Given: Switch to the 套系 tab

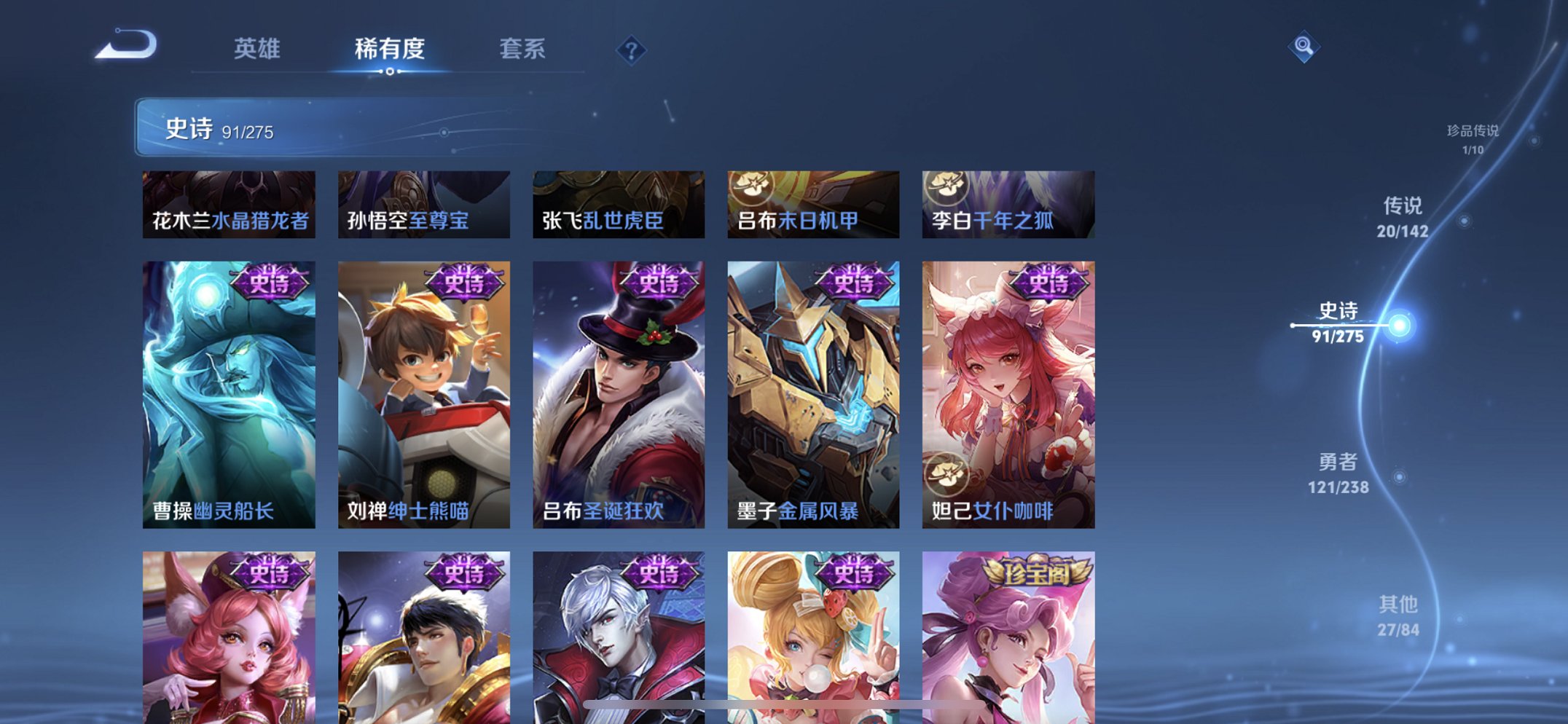Looking at the screenshot, I should pos(523,49).
